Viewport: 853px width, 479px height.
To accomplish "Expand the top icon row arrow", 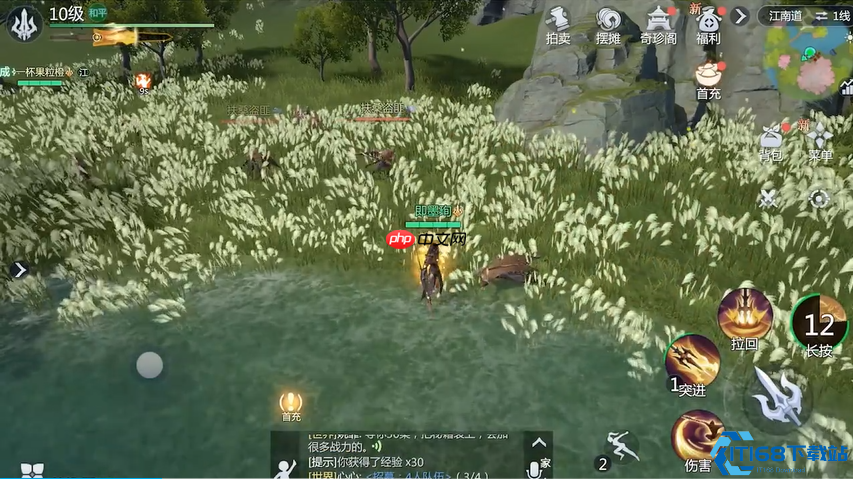I will [740, 16].
